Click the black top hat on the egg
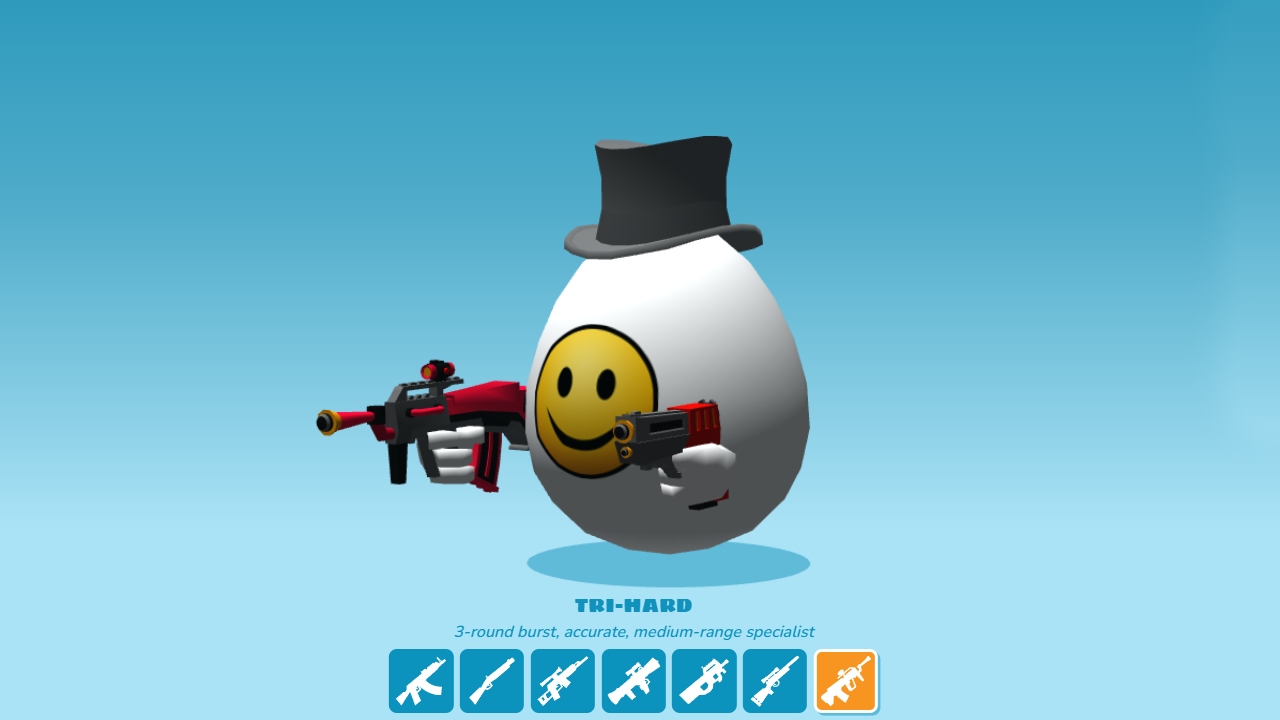 pos(660,190)
